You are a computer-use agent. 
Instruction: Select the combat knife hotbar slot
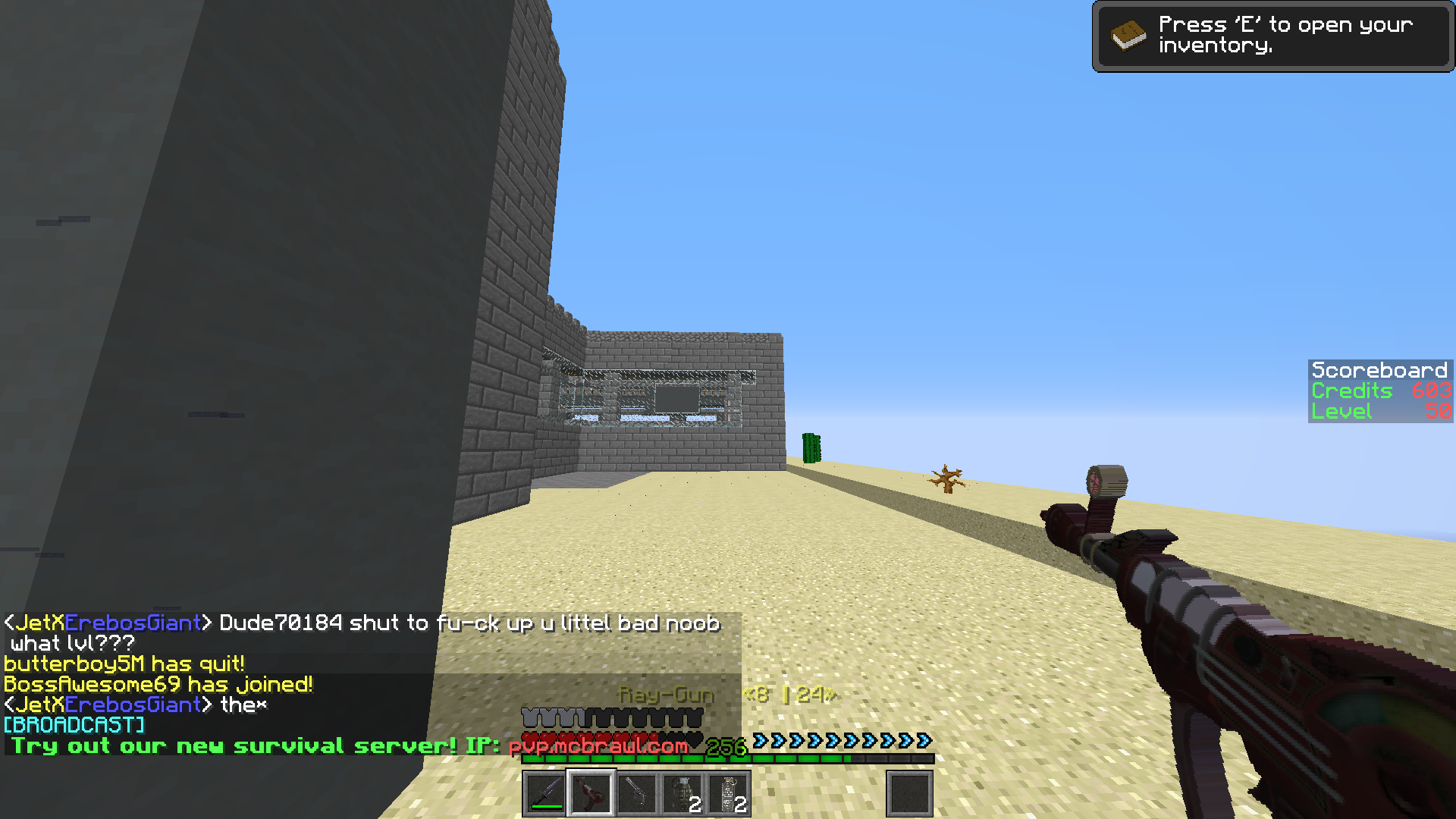[544, 794]
